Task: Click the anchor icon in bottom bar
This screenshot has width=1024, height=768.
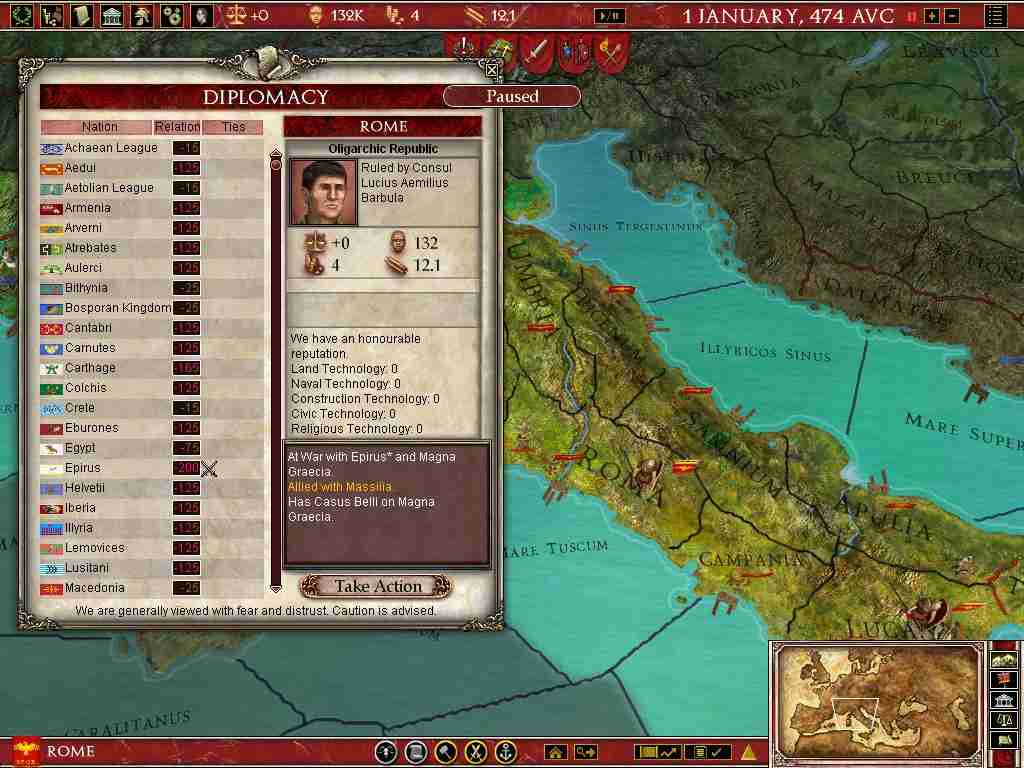Action: point(506,752)
